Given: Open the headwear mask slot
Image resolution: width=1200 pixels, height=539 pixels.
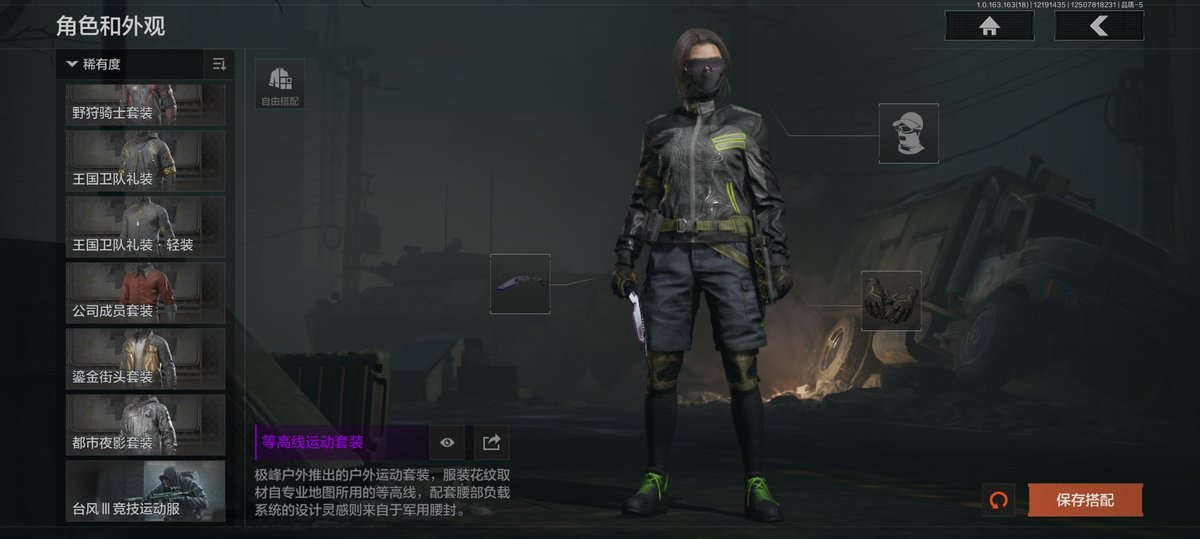Looking at the screenshot, I should [x=908, y=133].
